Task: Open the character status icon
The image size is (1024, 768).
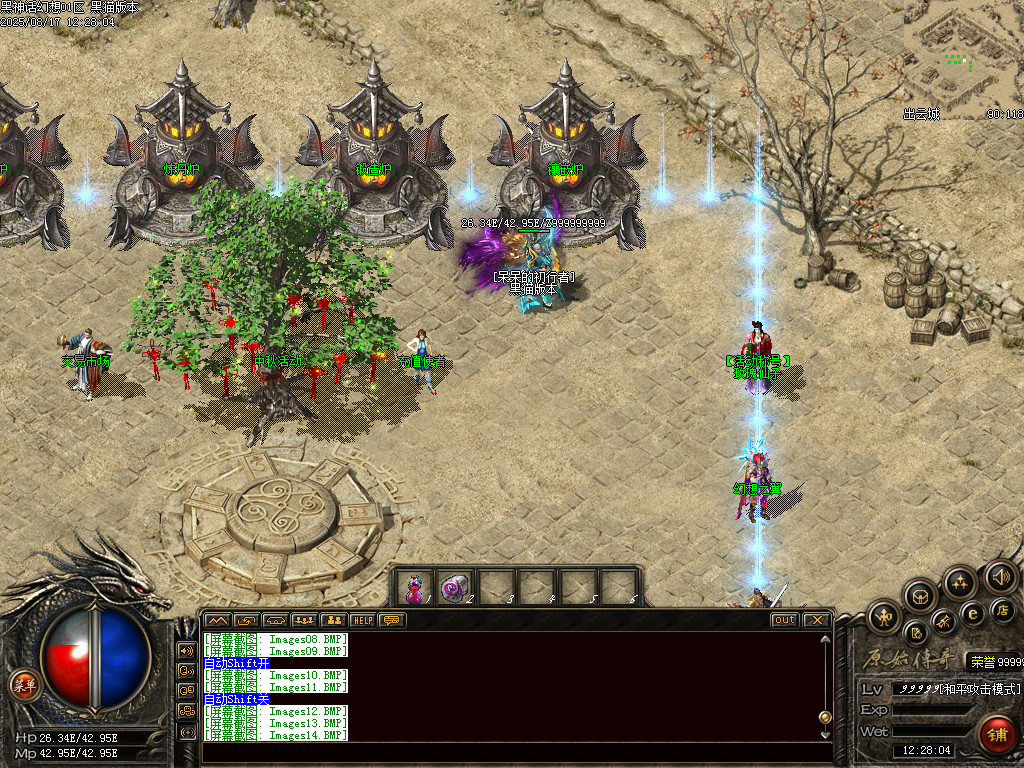Action: [885, 617]
